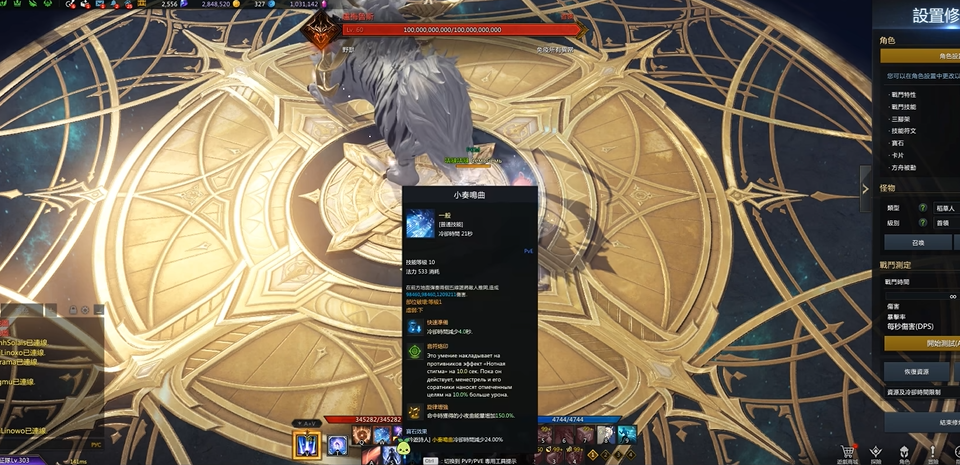
Task: Activate the glowing blue orb skill
Action: pyautogui.click(x=337, y=441)
